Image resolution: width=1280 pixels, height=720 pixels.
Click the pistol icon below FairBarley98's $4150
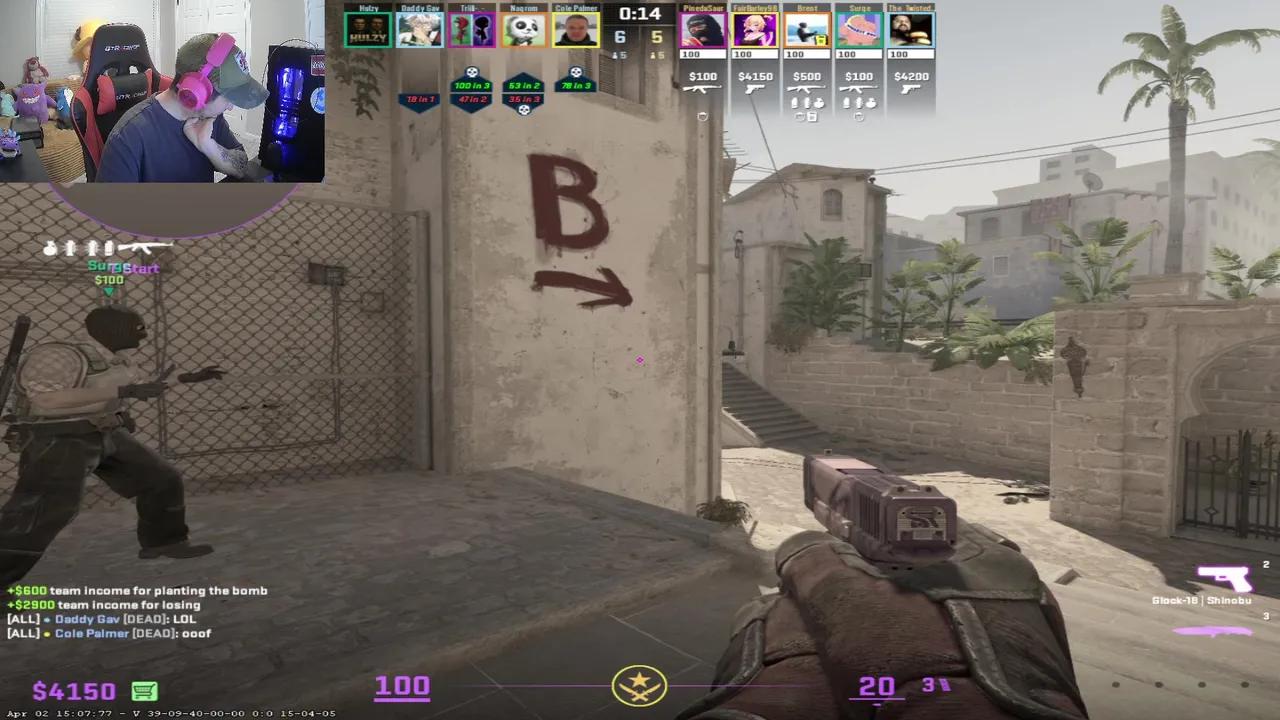tap(755, 91)
